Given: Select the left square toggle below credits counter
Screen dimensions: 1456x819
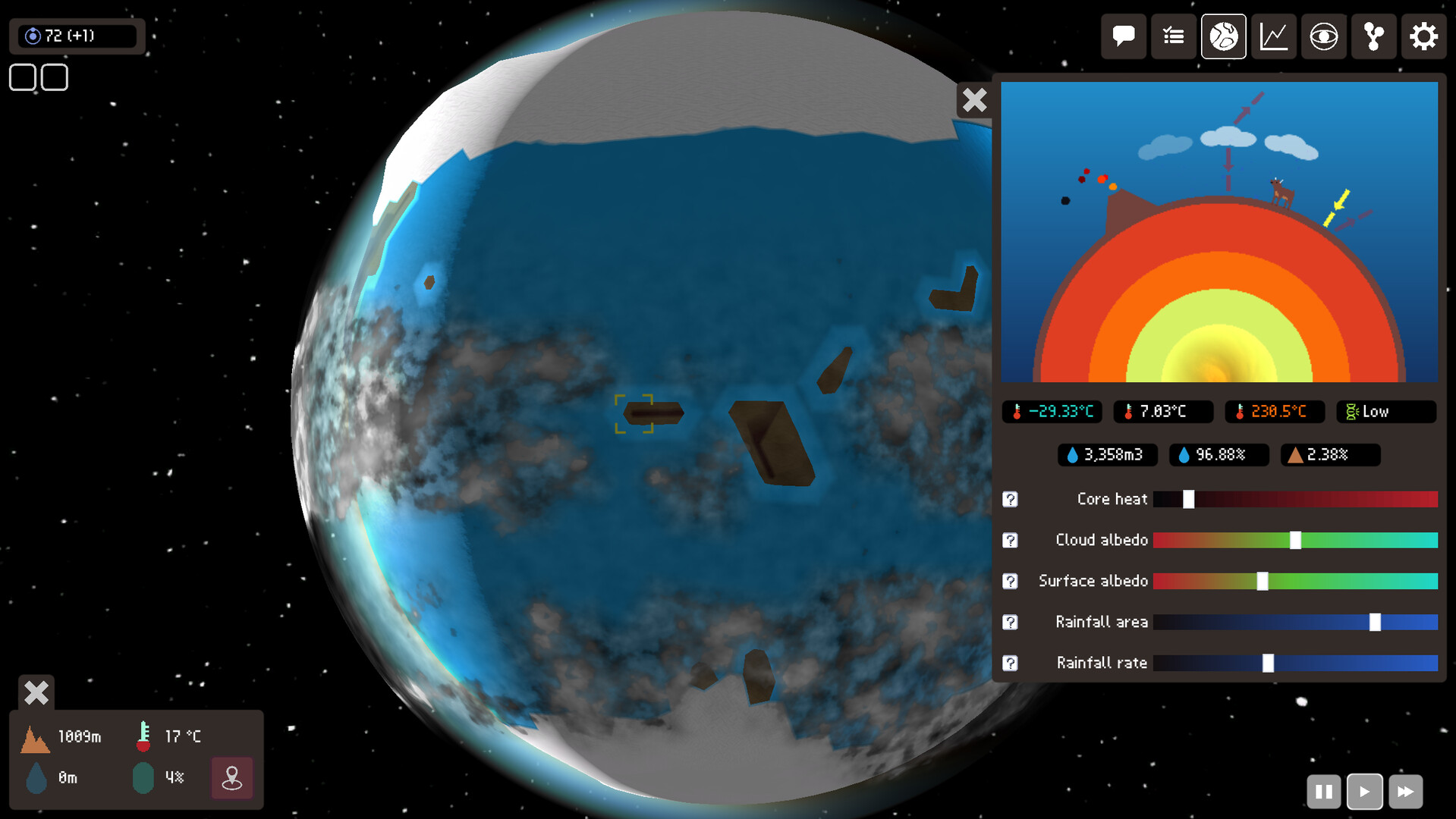Looking at the screenshot, I should (22, 77).
